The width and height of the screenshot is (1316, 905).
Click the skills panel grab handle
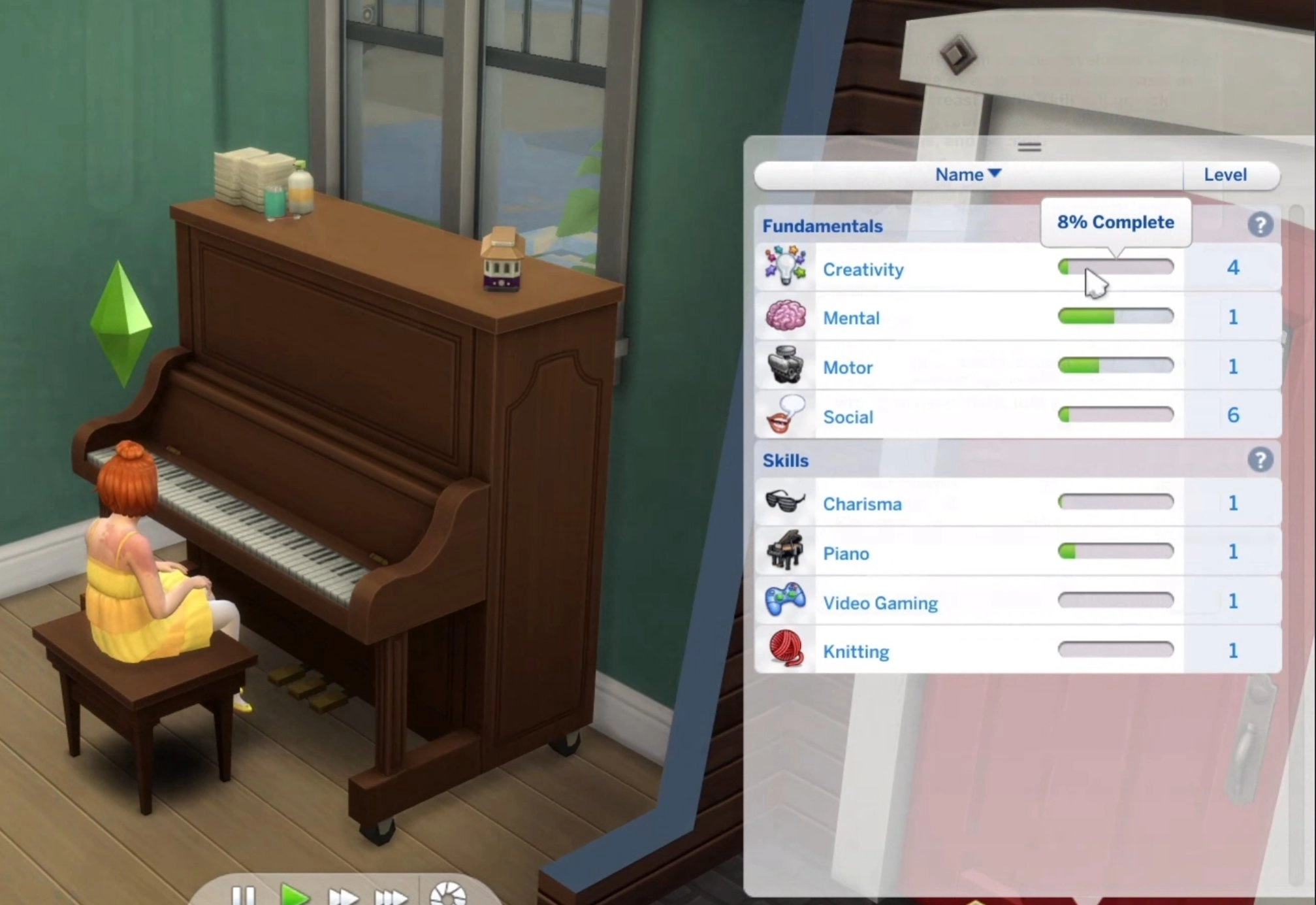(1029, 147)
